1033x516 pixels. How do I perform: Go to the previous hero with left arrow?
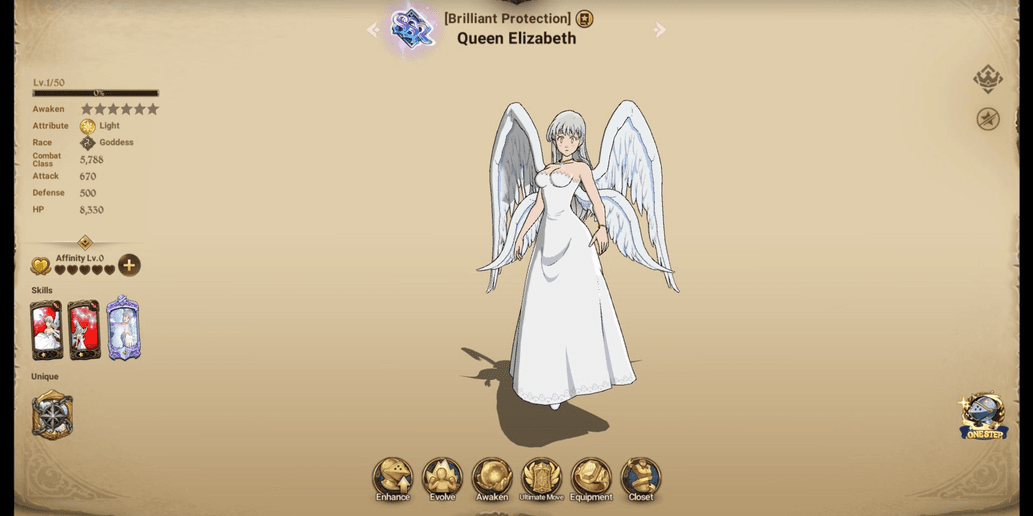tap(373, 30)
